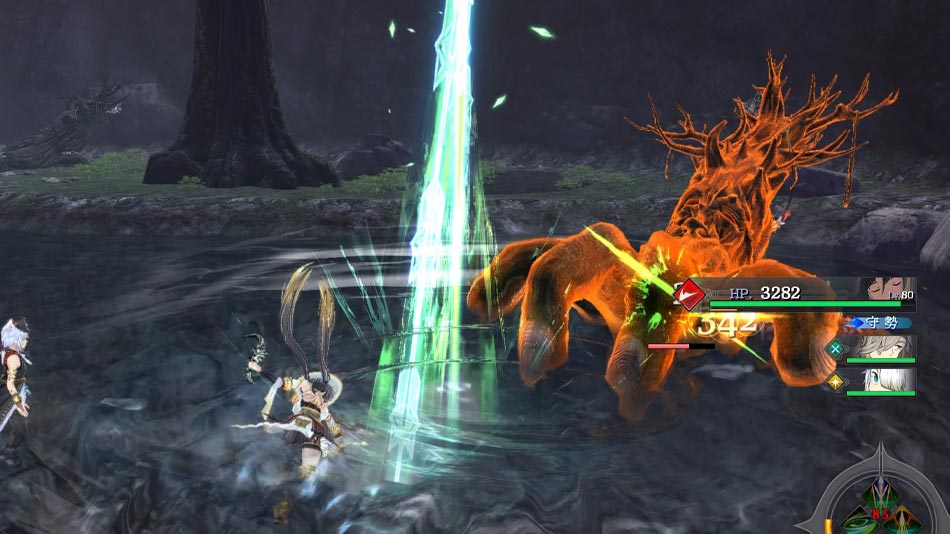Click the red slash attack-type icon
This screenshot has height=534, width=950.
pos(690,294)
